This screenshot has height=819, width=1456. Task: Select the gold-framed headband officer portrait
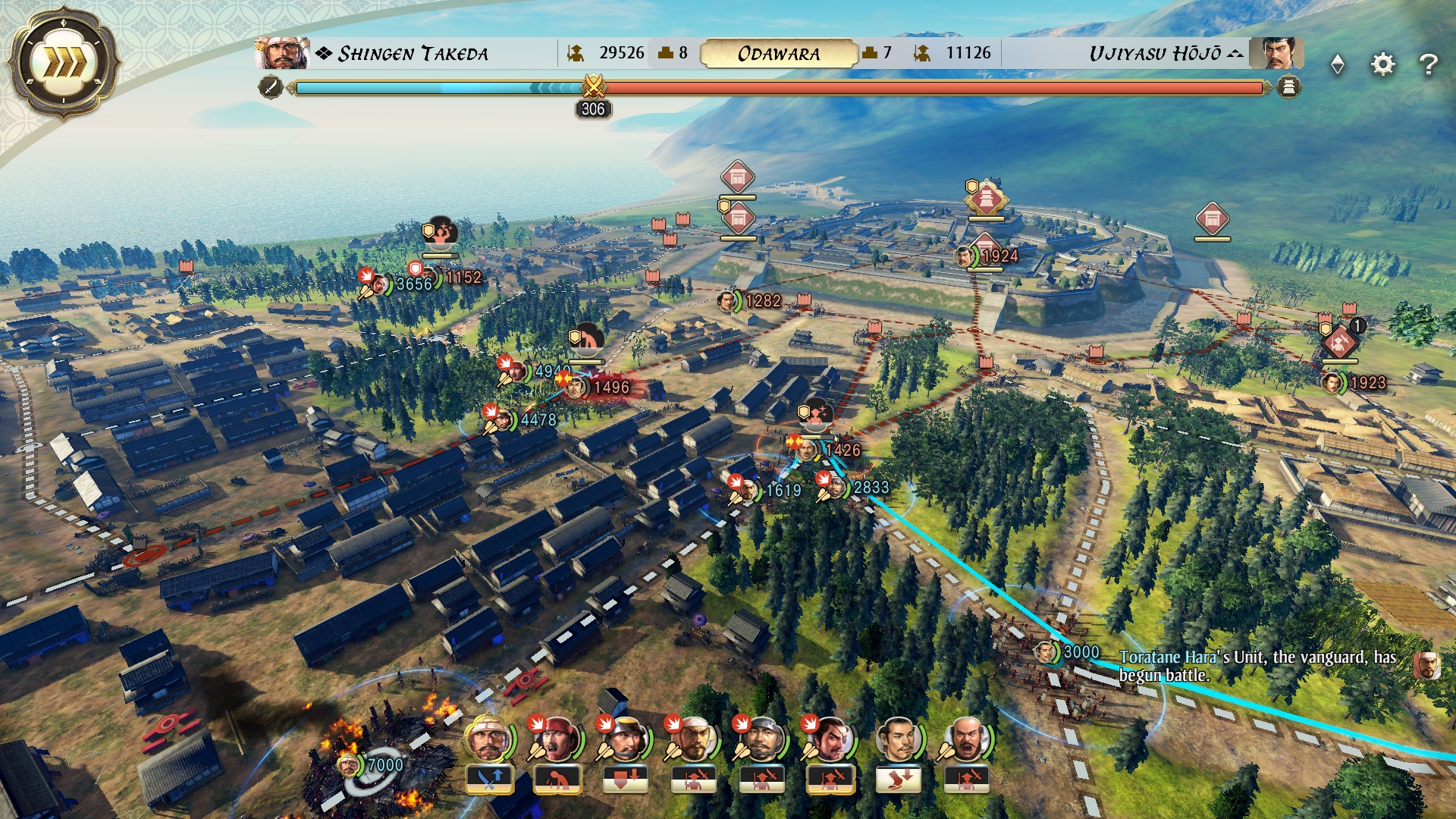point(489,739)
